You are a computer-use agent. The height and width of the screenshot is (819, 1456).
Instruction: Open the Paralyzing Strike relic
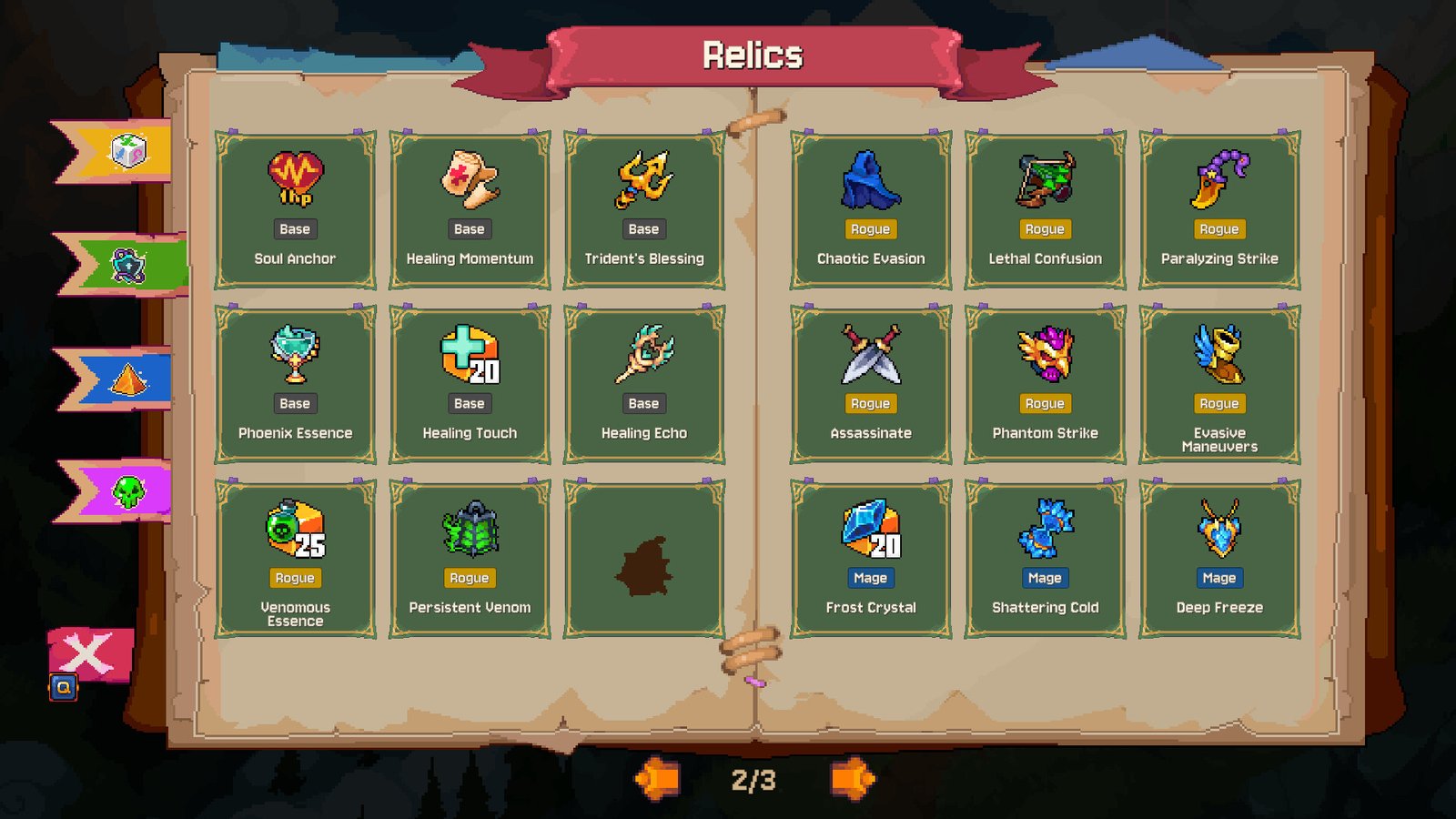[1219, 210]
